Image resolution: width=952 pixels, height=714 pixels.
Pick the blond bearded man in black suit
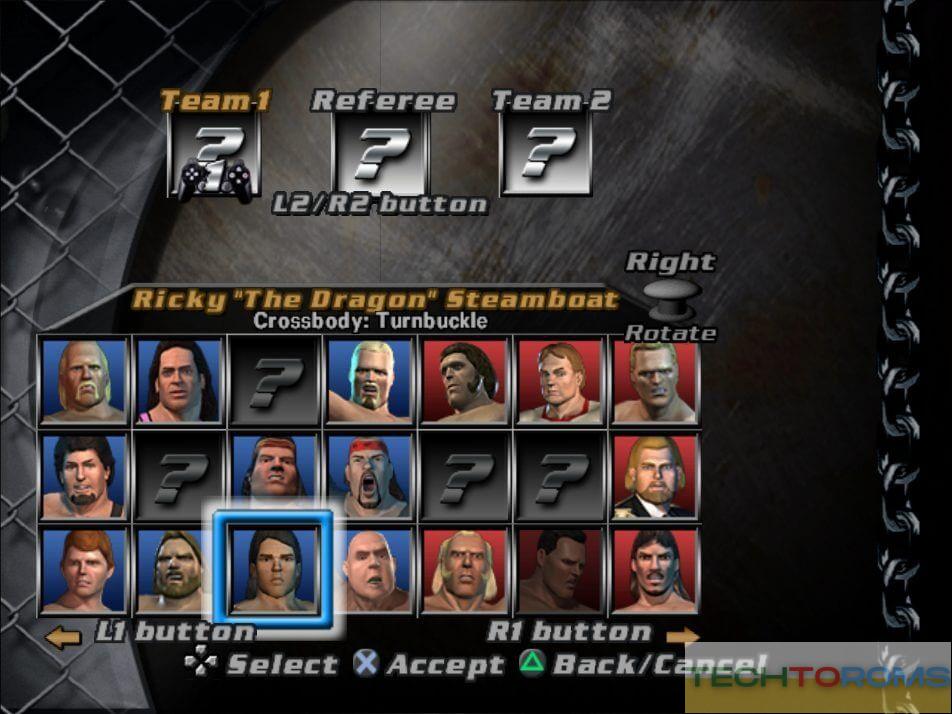[x=654, y=476]
